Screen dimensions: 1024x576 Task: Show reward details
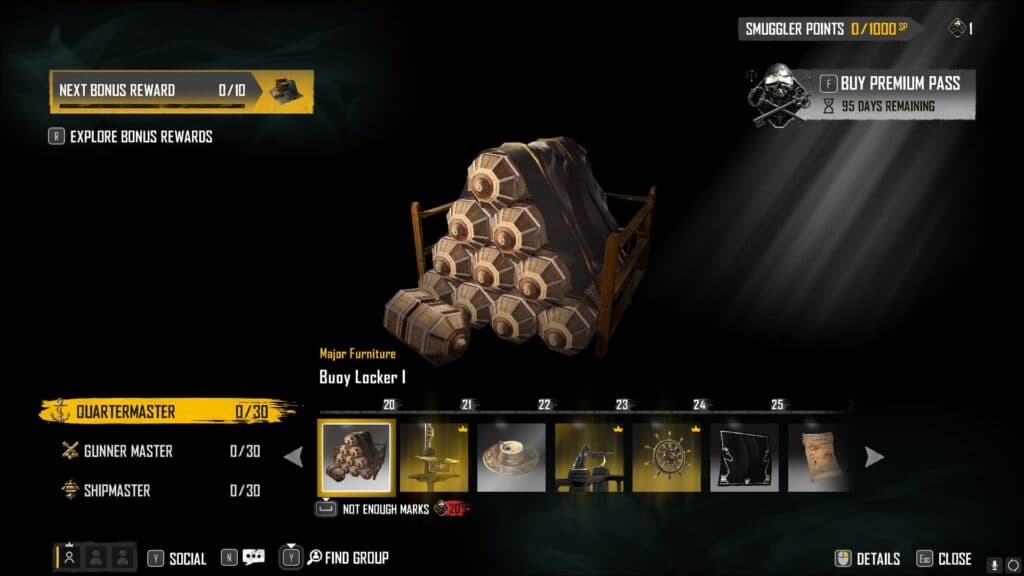(868, 559)
